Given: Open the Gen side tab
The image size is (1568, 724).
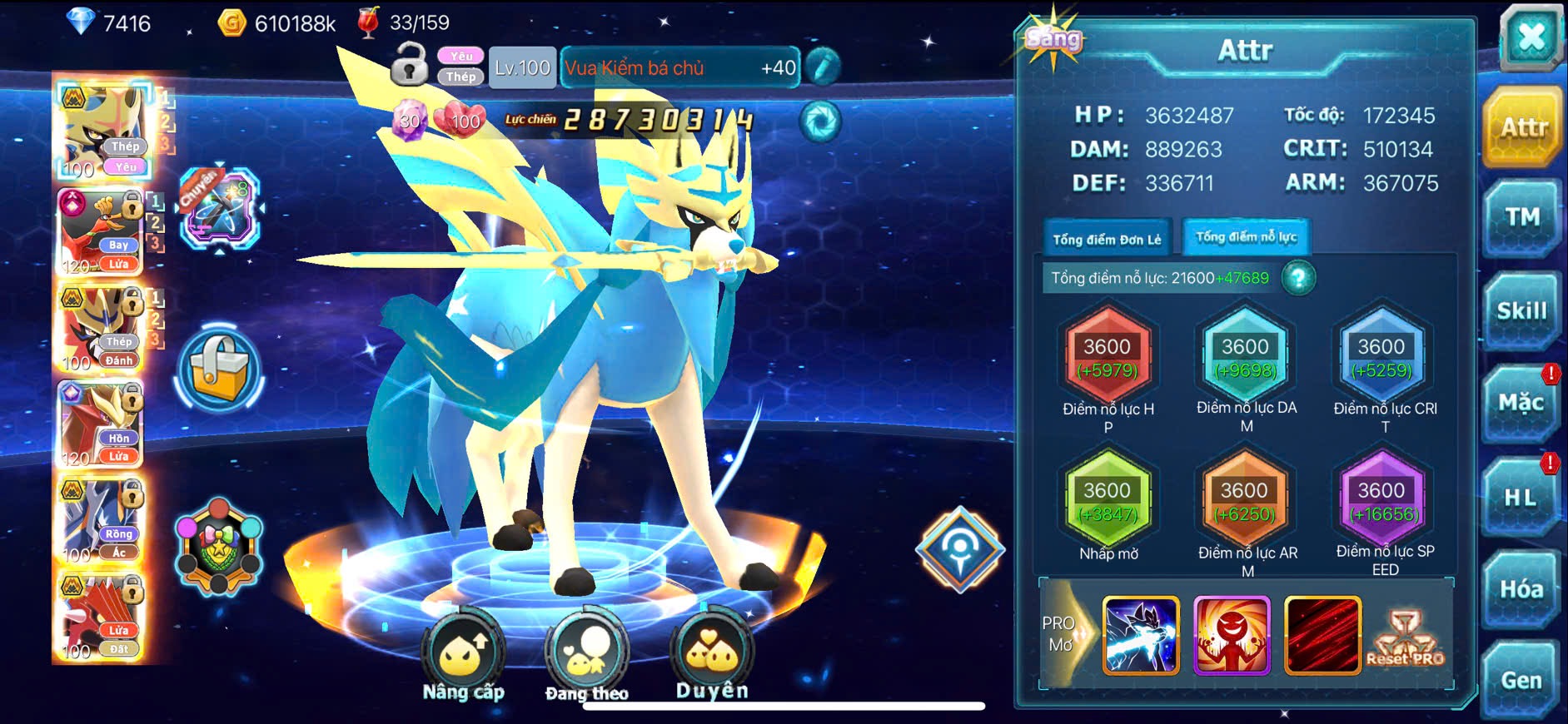Looking at the screenshot, I should coord(1521,681).
